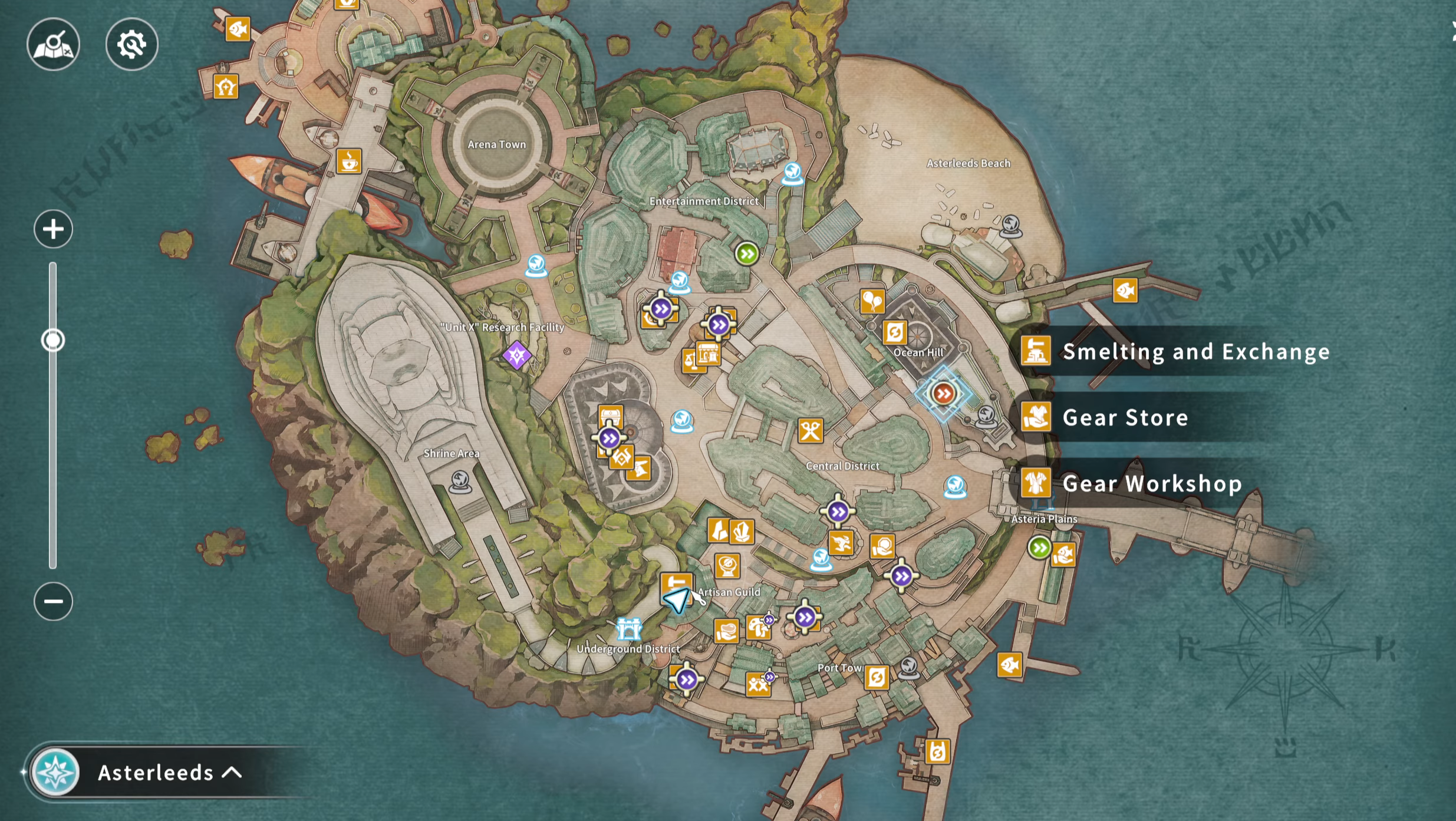Zoom out with the minus button
Screen dimensions: 1456x821
pos(53,601)
